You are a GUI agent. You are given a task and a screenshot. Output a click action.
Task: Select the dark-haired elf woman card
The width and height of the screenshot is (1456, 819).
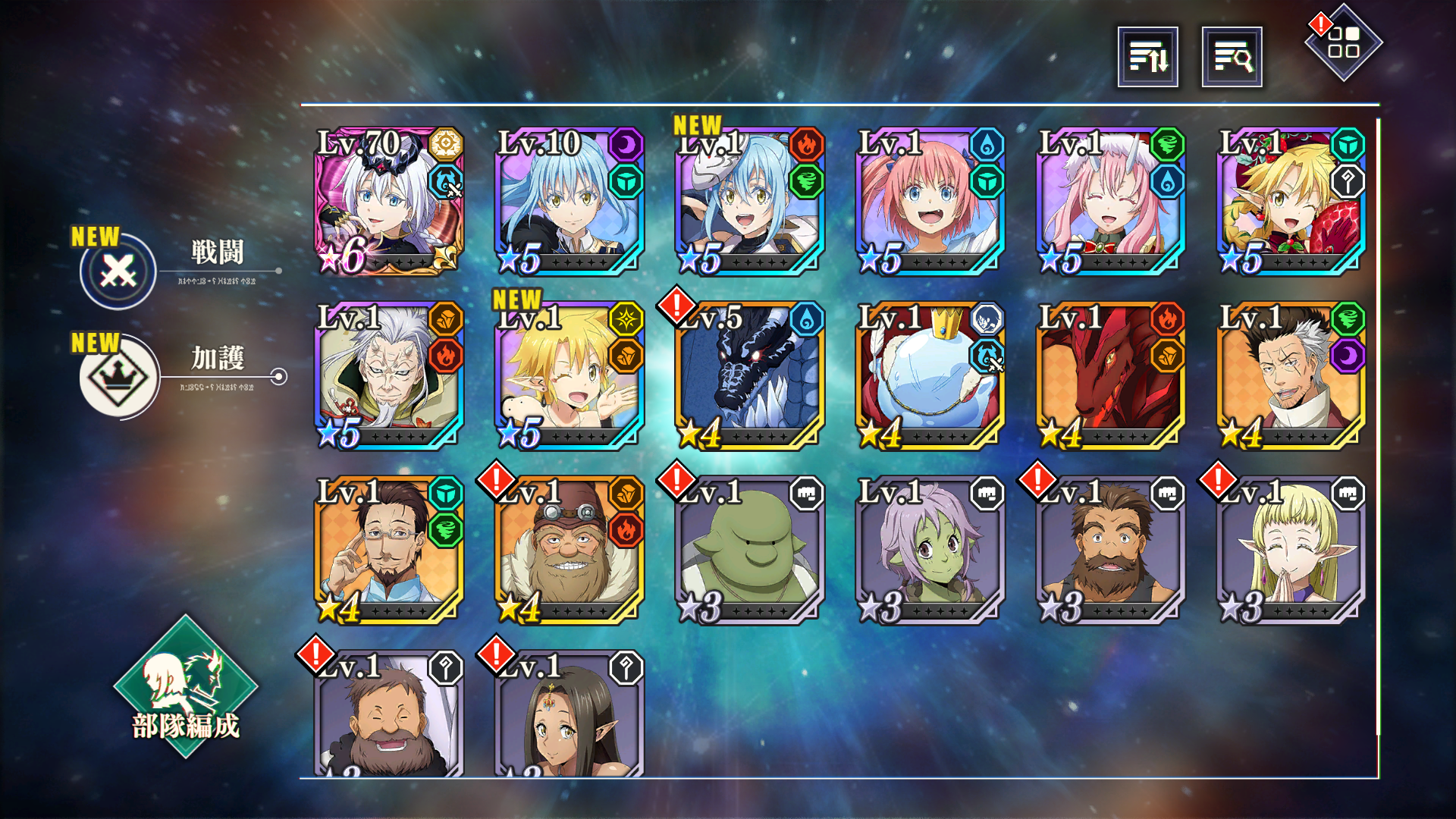(569, 717)
